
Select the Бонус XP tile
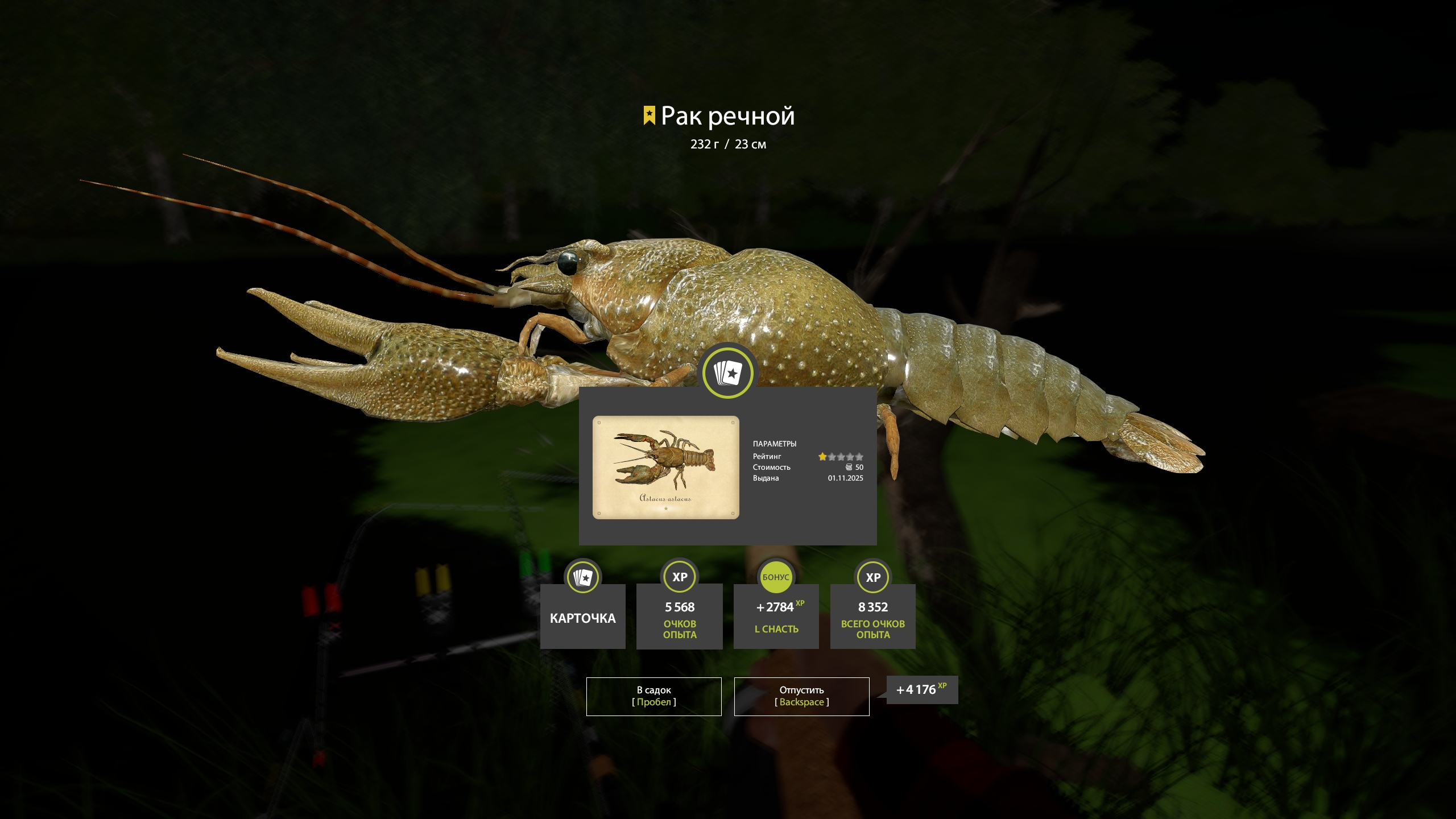pos(776,616)
